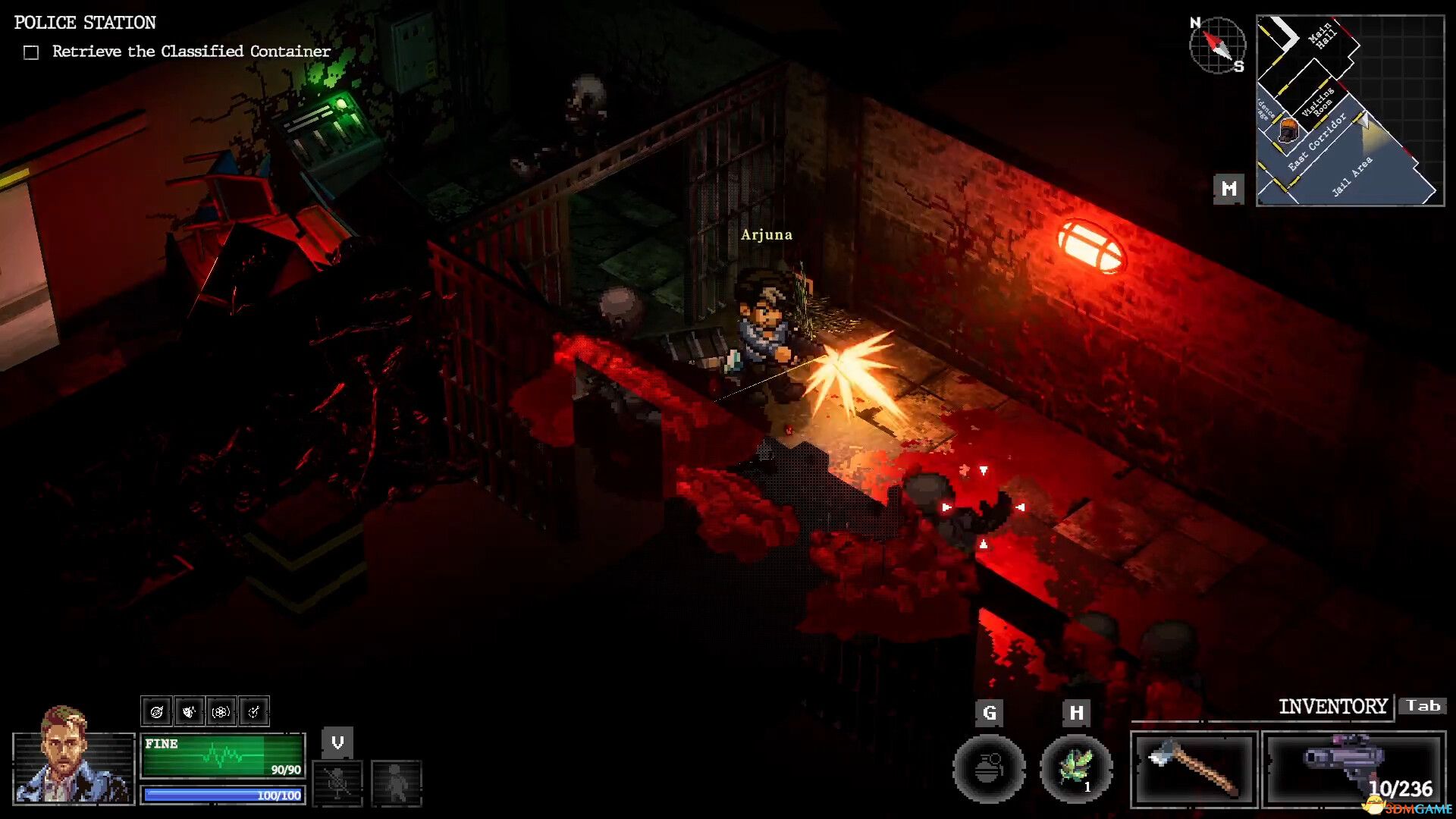Use the green herb in the H quickslot
Image resolution: width=1456 pixels, height=819 pixels.
point(1077,769)
